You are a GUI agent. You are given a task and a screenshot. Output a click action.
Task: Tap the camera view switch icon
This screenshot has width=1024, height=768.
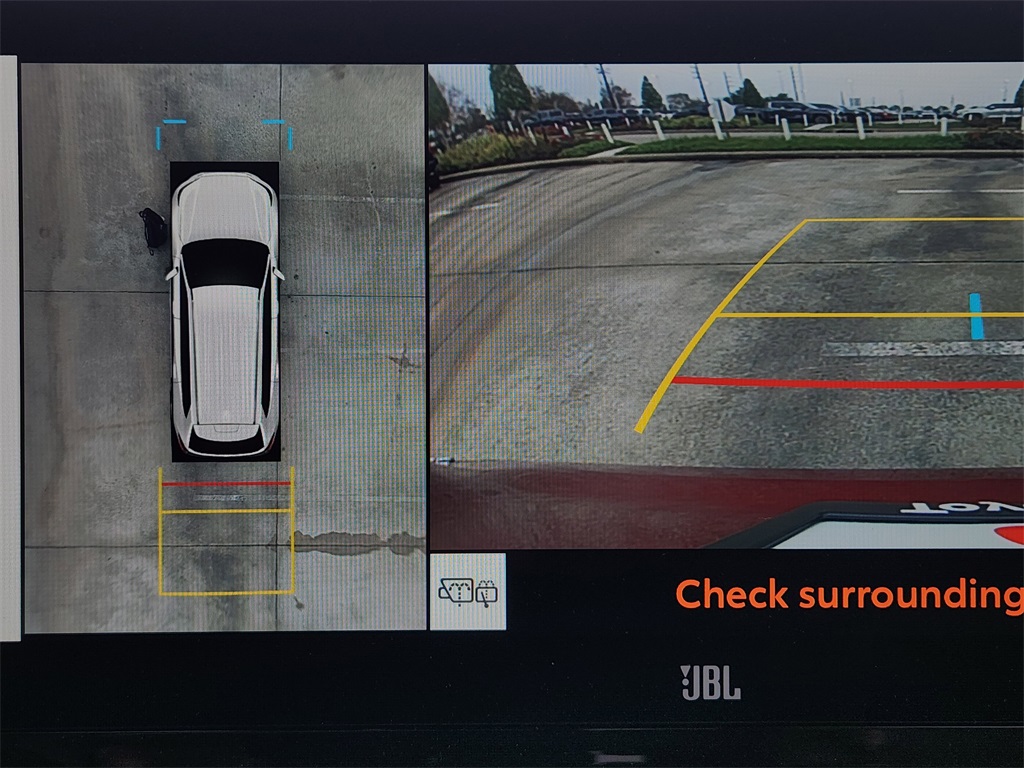coord(468,591)
